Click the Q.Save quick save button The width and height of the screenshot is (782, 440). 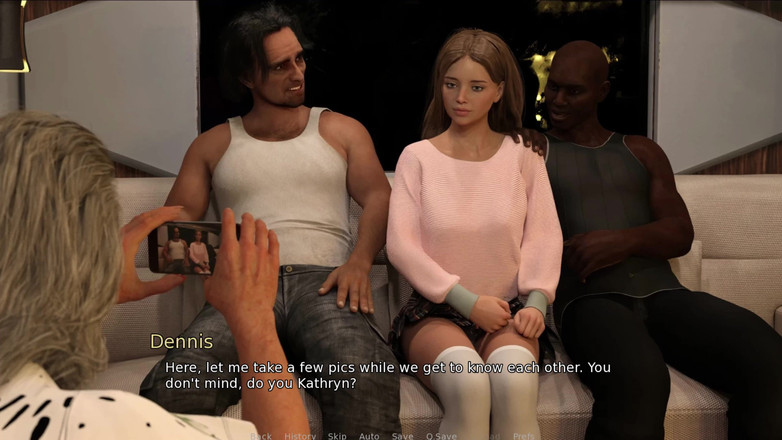pyautogui.click(x=441, y=436)
